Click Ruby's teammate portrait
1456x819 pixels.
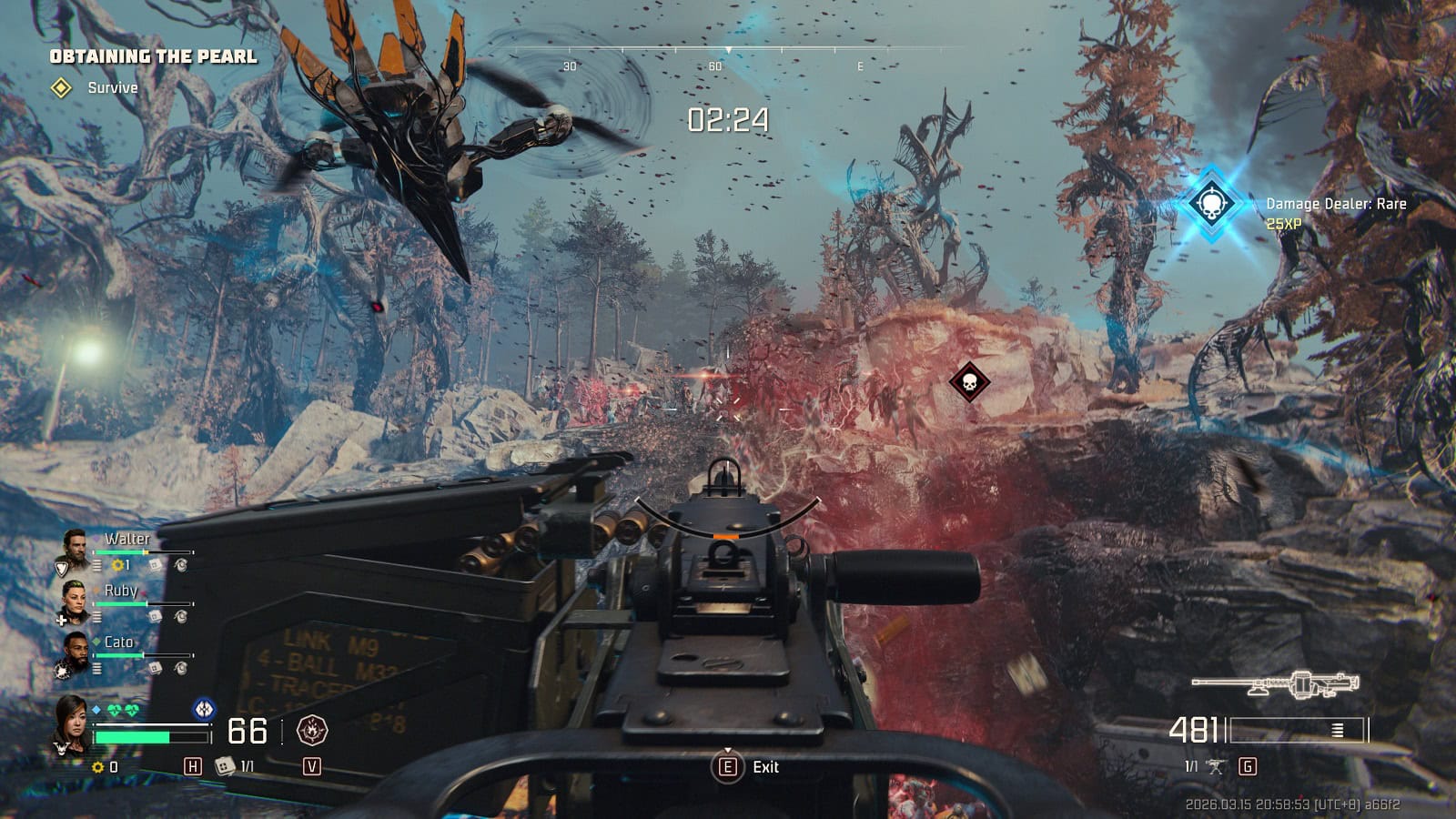coord(75,599)
